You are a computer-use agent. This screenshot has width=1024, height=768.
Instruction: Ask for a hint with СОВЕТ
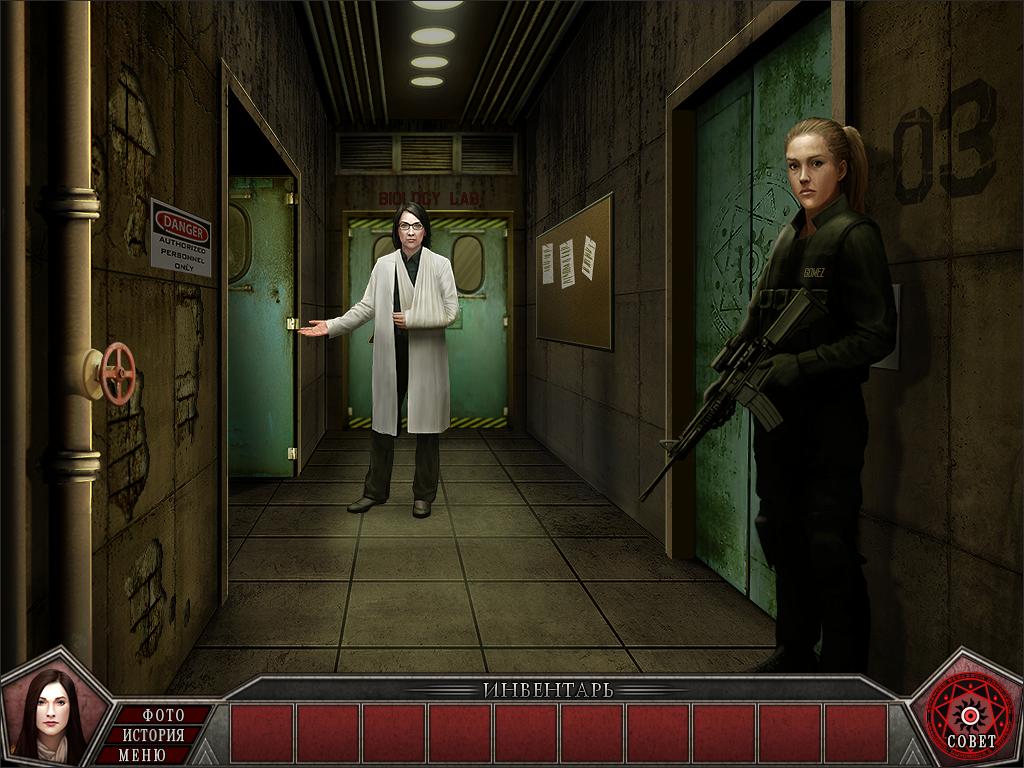(969, 714)
